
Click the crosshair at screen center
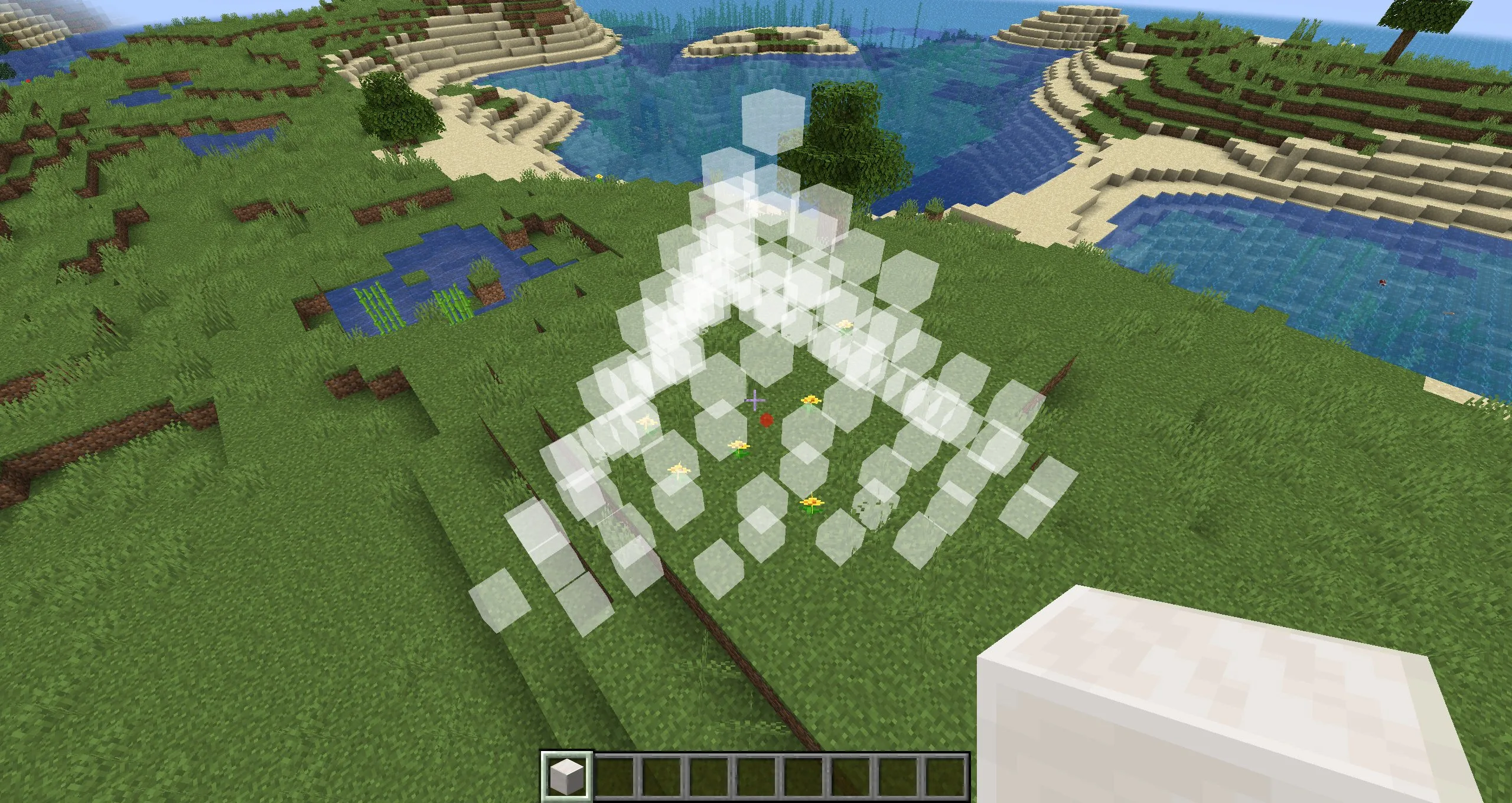[754, 401]
